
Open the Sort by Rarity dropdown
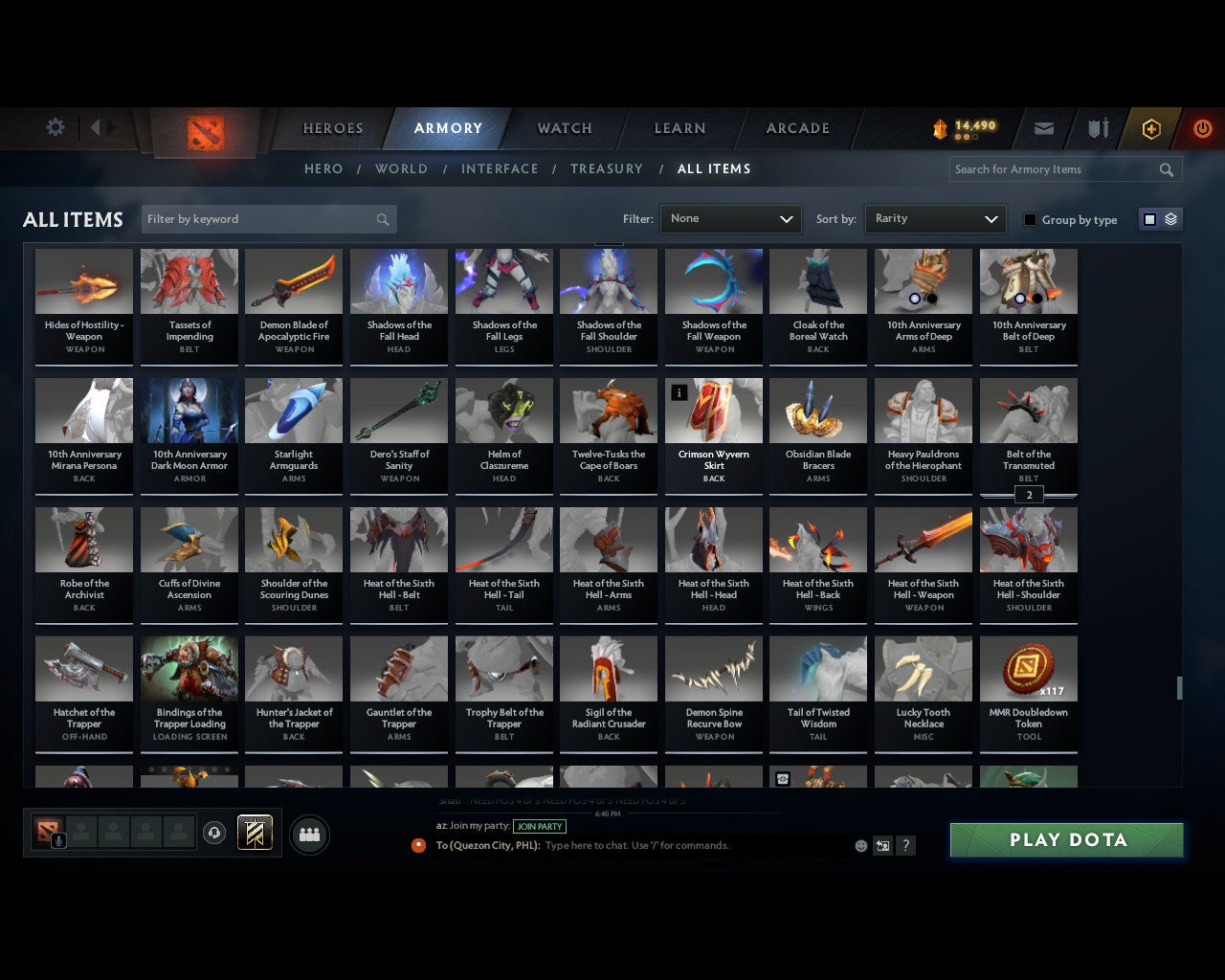click(x=935, y=219)
